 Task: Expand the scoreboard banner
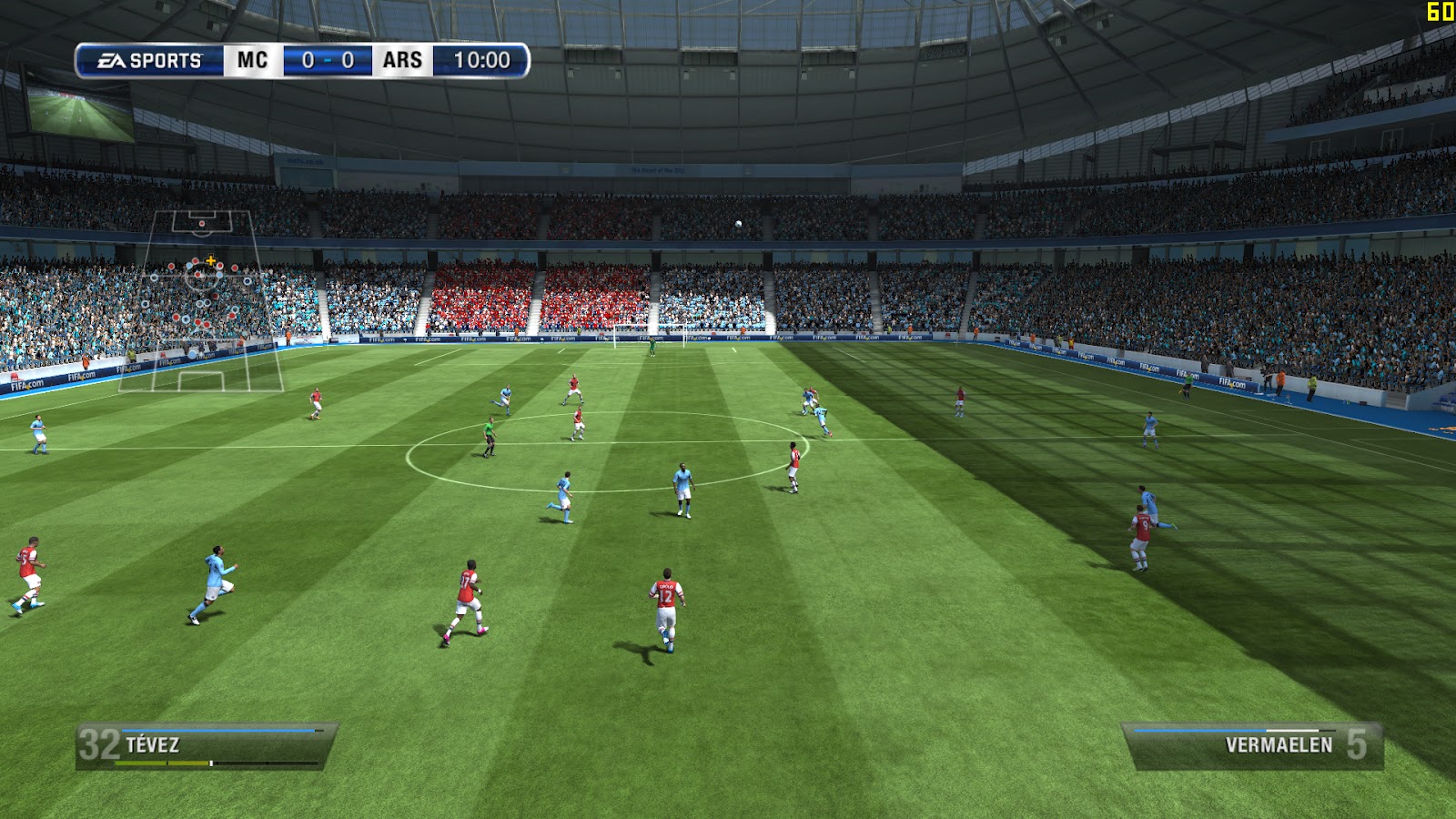pos(300,60)
